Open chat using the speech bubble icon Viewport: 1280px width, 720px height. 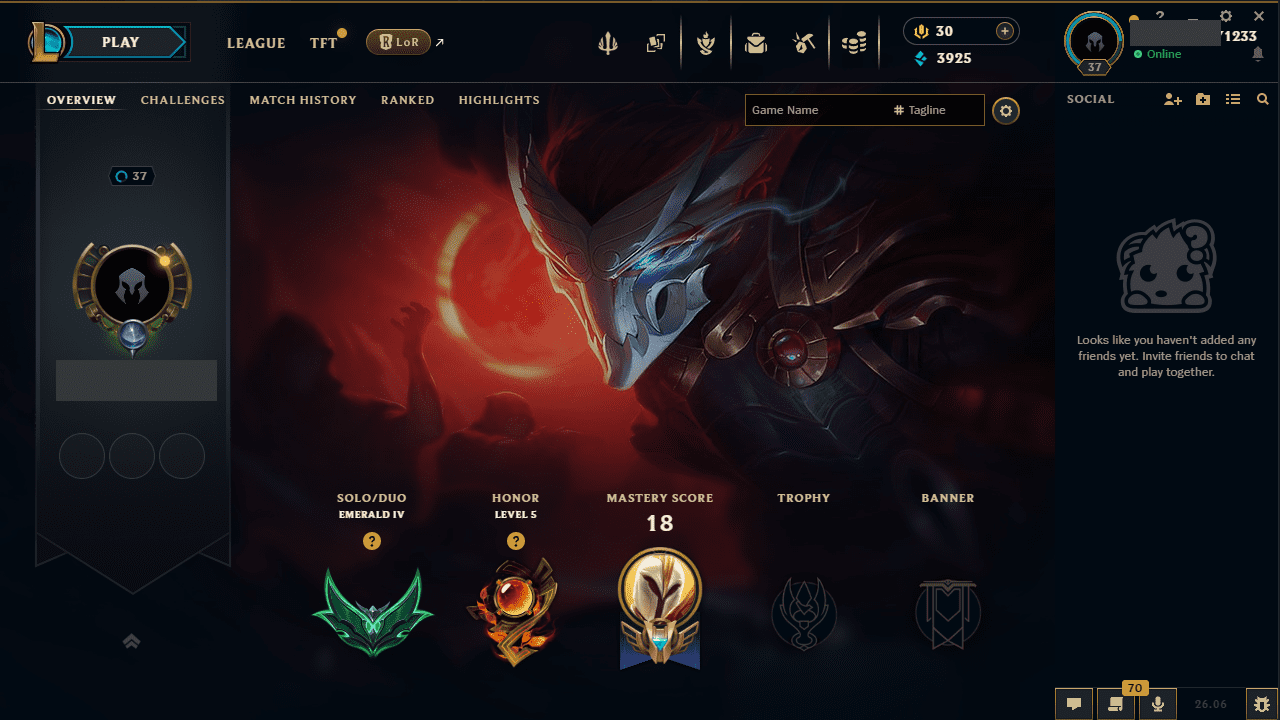click(1073, 705)
